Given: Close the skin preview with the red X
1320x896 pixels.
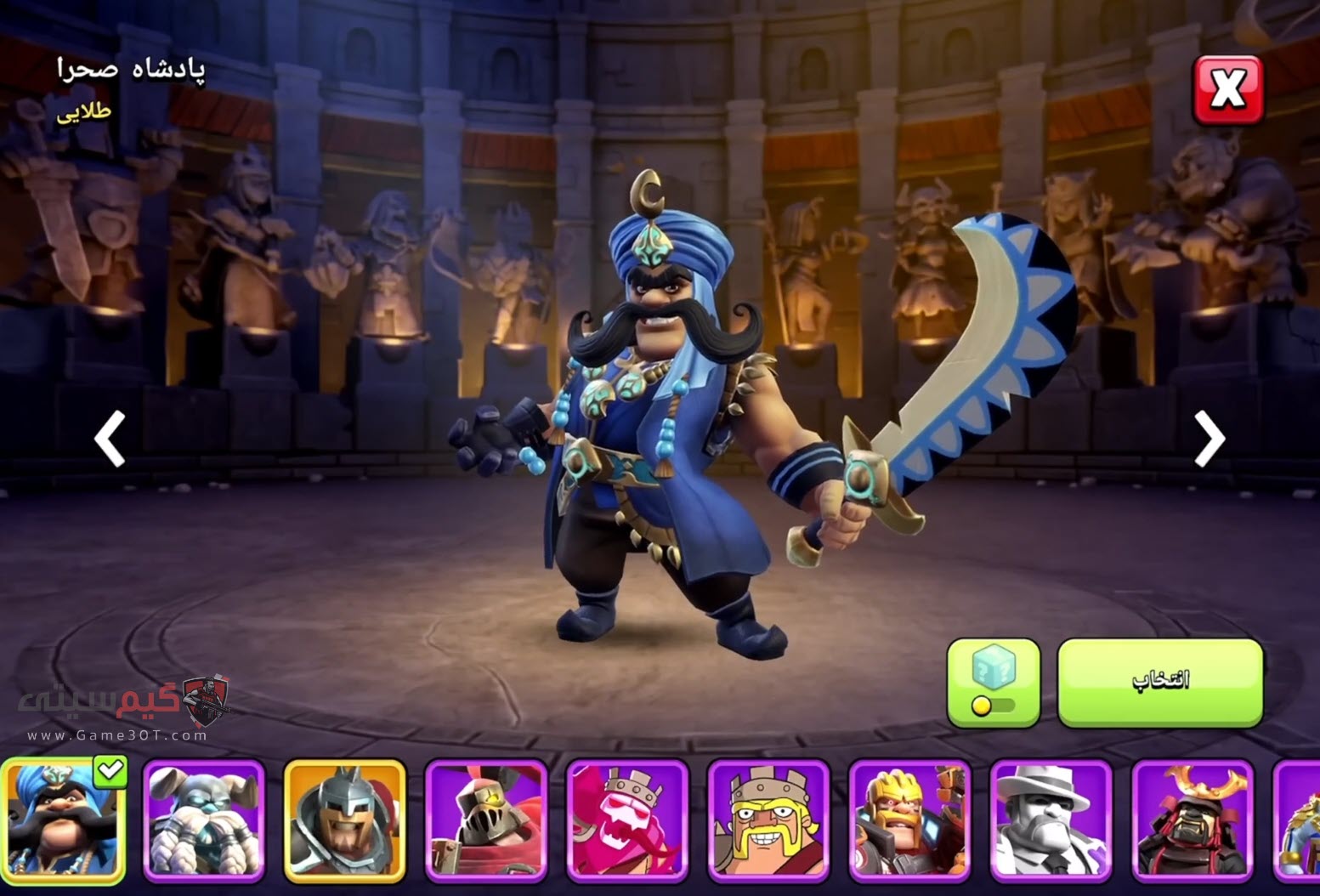Looking at the screenshot, I should [x=1227, y=89].
